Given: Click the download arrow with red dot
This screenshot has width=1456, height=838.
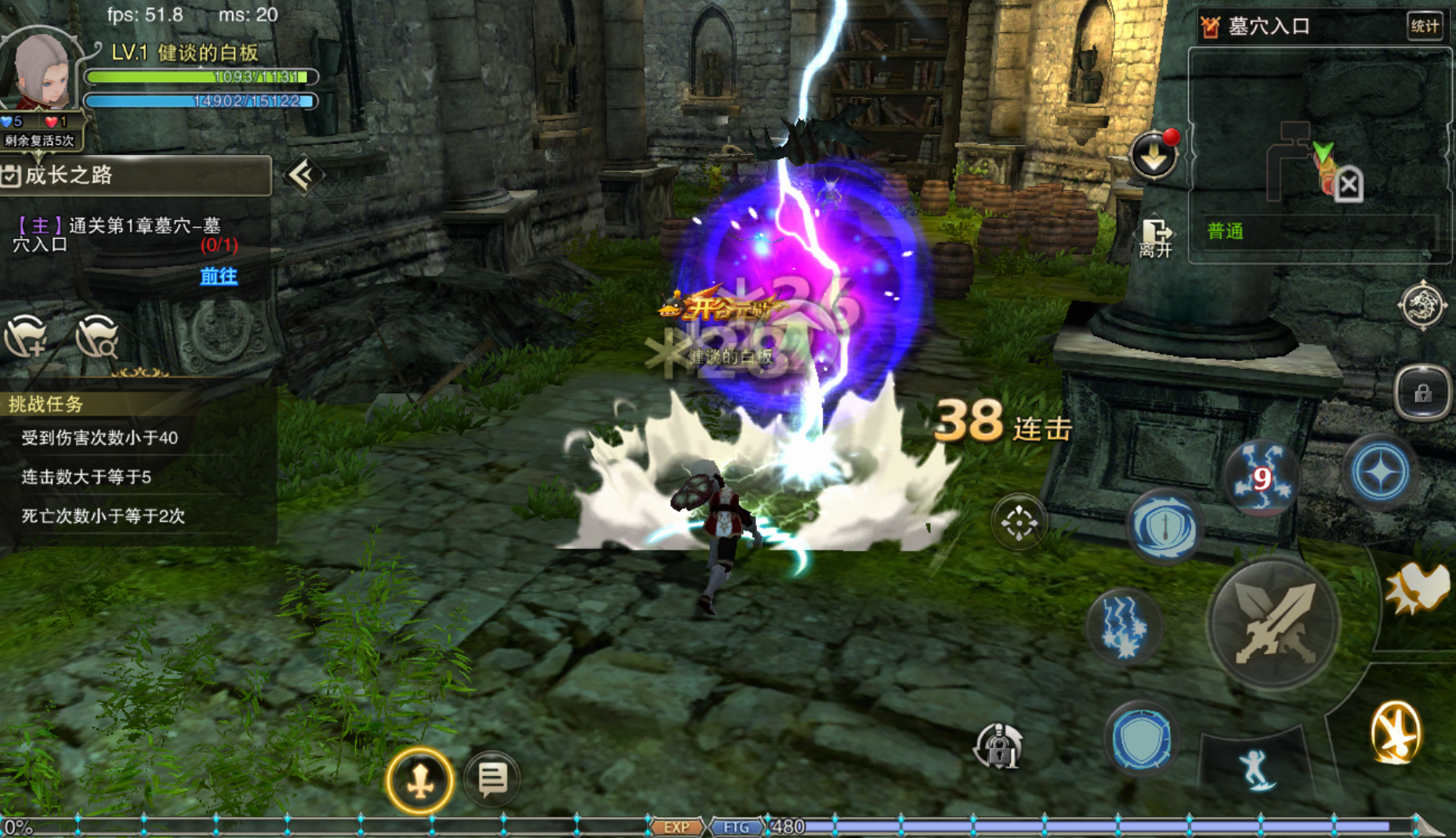Looking at the screenshot, I should pos(1154,155).
